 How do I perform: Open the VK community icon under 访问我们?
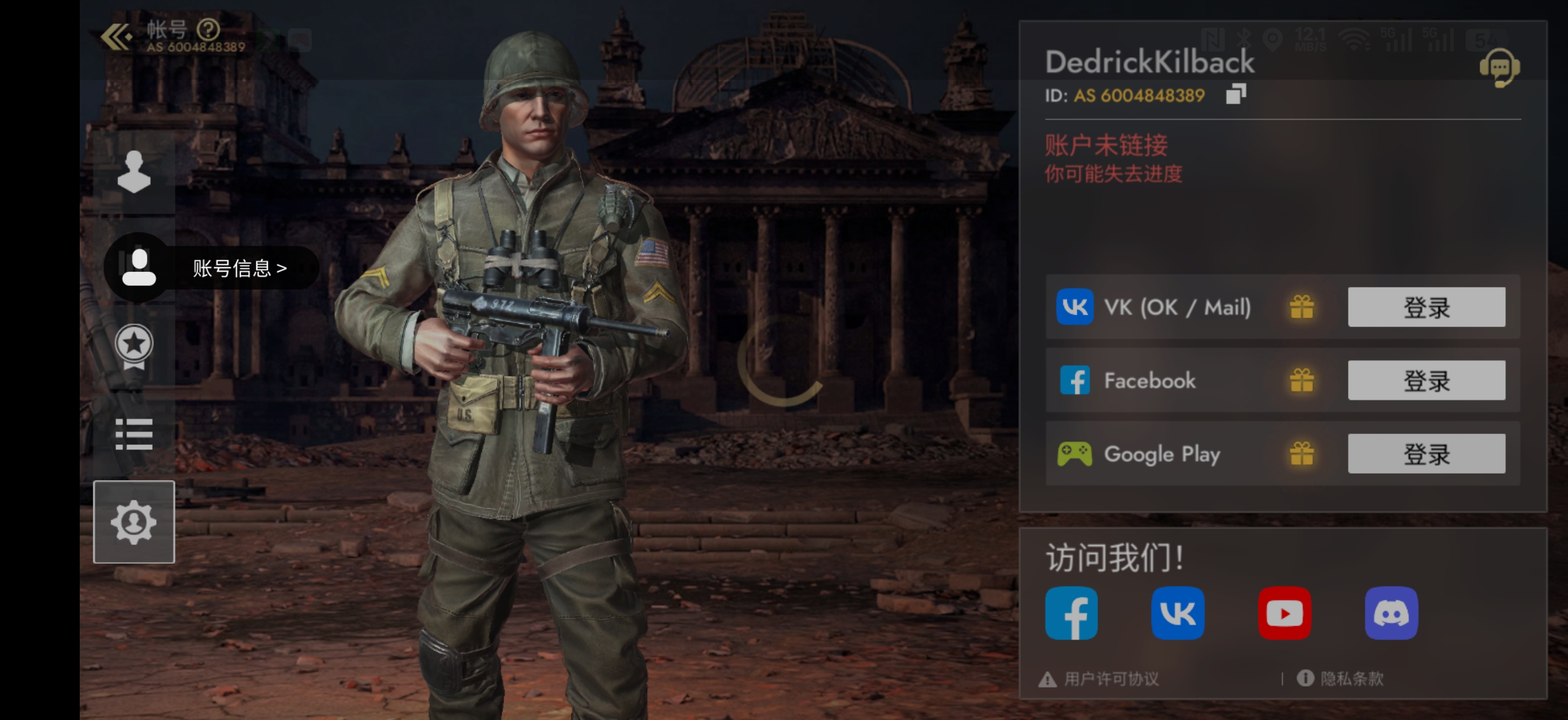(x=1178, y=614)
